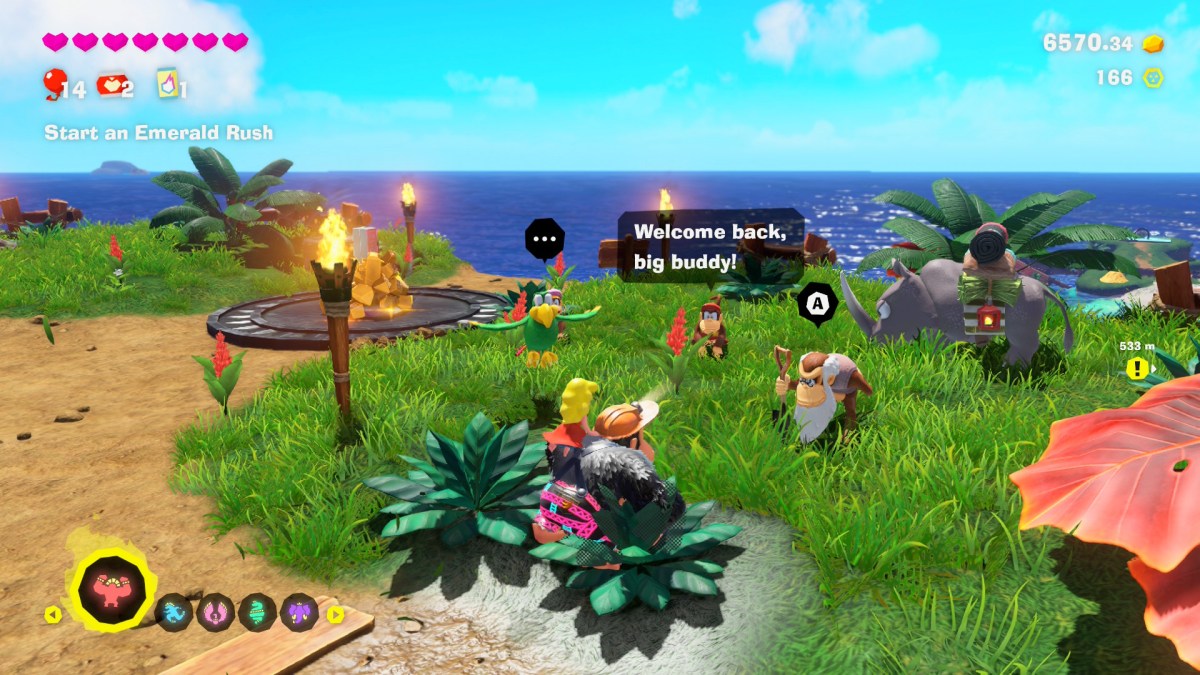Open the "Start an Emerald Rush" objective
The height and width of the screenshot is (675, 1200).
(x=158, y=132)
